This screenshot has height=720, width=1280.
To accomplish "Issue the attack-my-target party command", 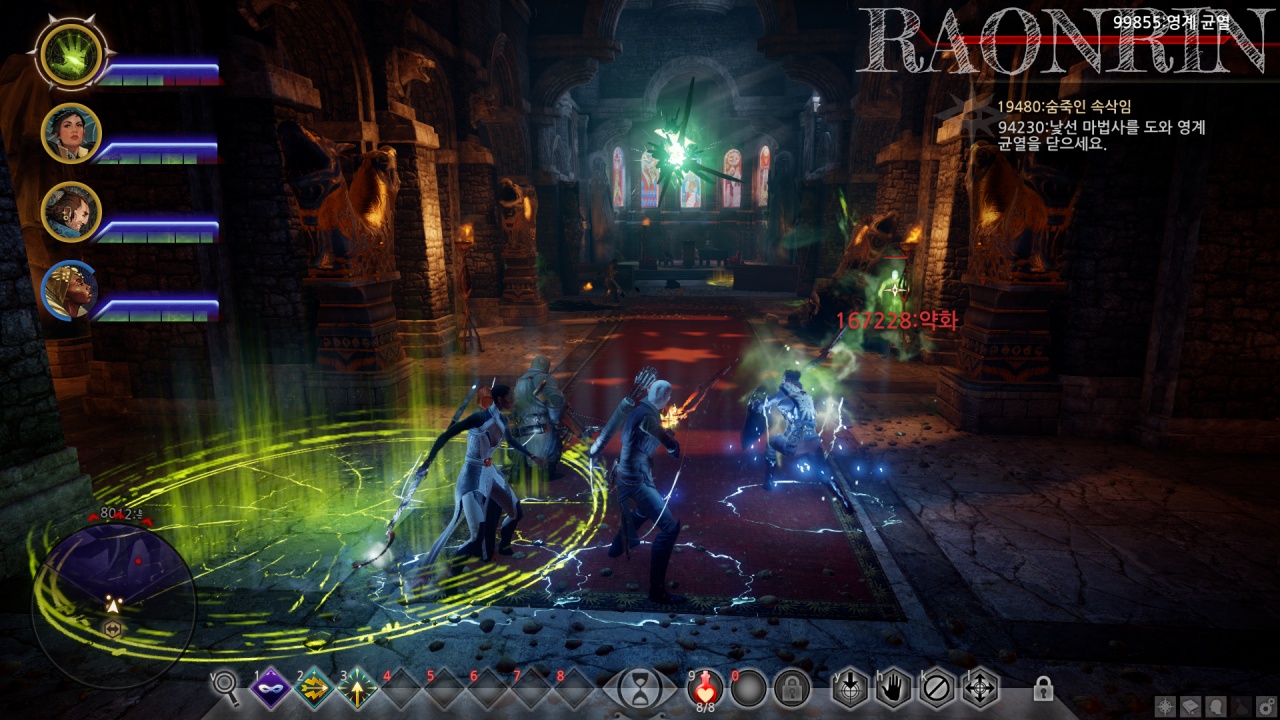I will click(x=850, y=688).
